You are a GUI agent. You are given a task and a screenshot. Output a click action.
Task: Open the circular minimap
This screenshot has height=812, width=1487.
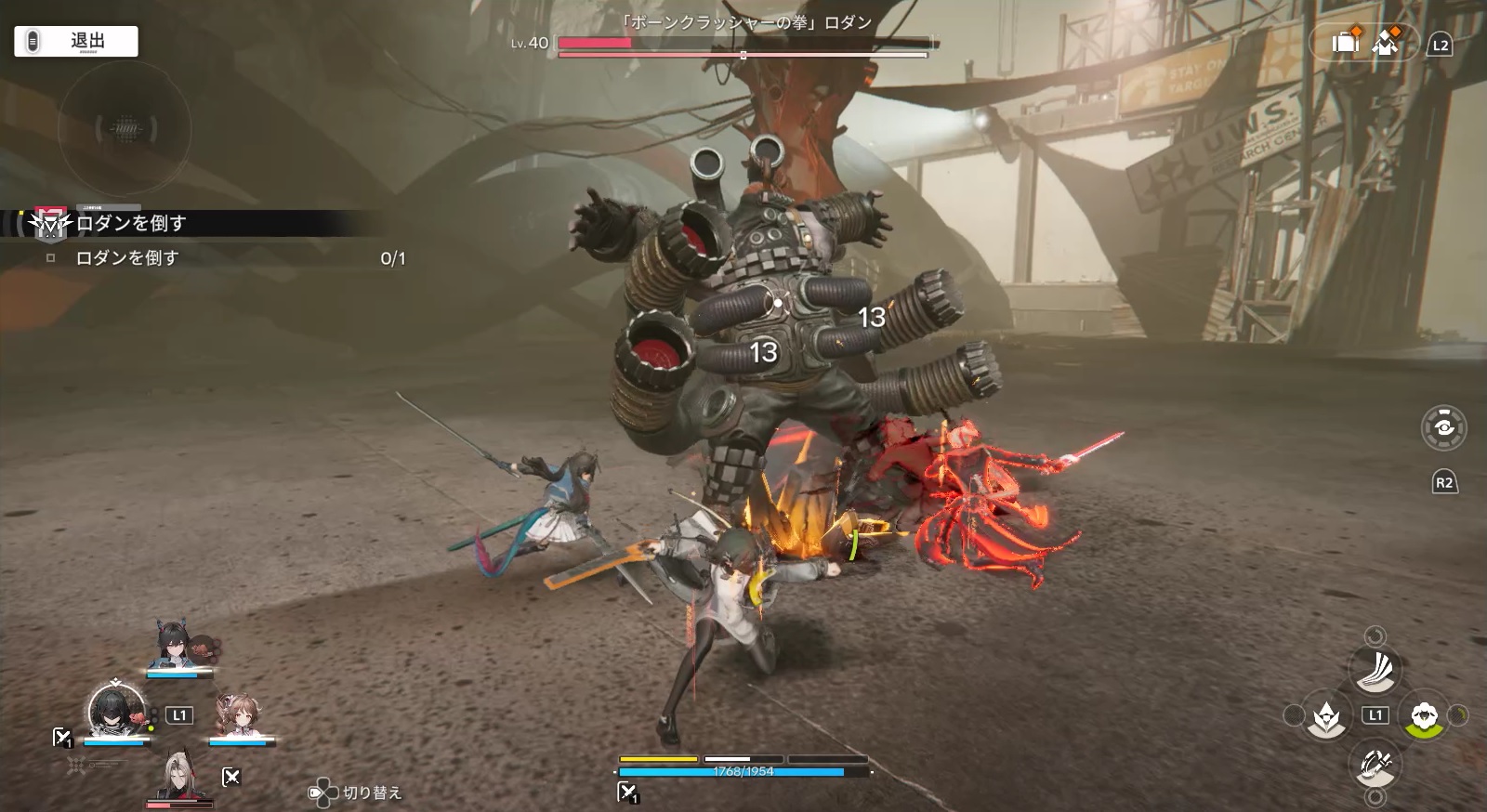point(125,128)
